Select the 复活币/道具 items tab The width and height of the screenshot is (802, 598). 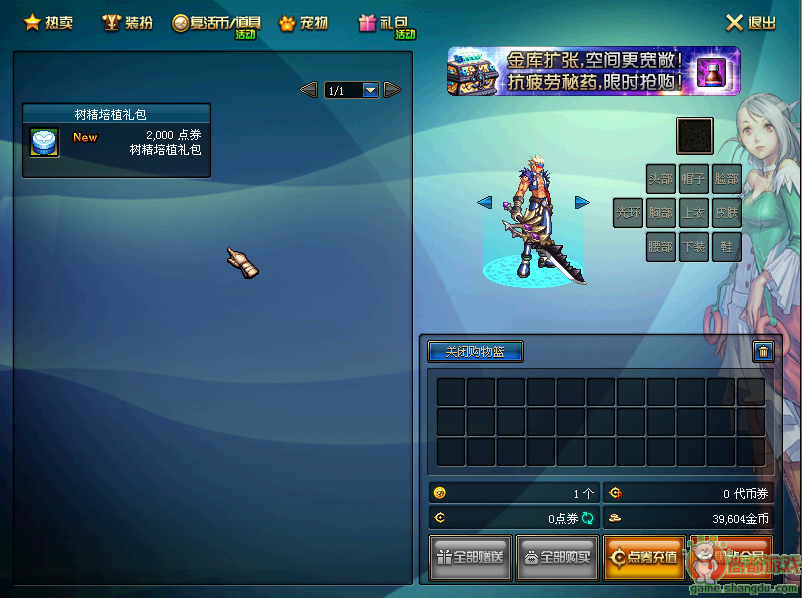tap(216, 23)
